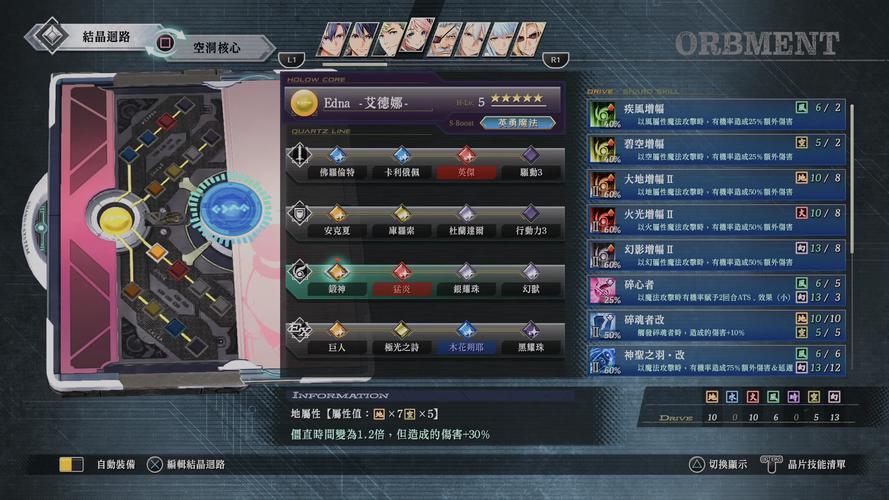Choose the 火光增幅 II shard skill row

tap(716, 221)
